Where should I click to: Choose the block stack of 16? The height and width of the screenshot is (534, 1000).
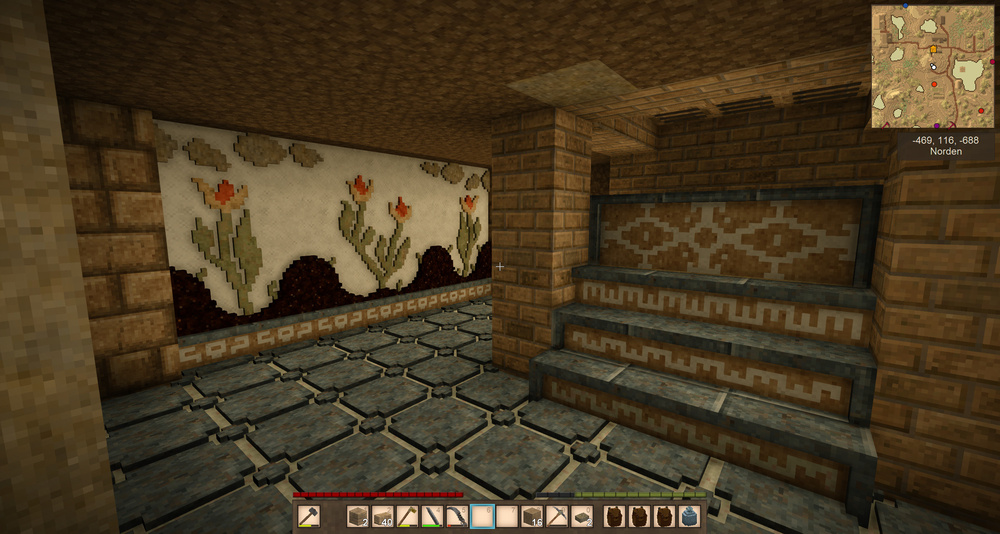point(532,517)
